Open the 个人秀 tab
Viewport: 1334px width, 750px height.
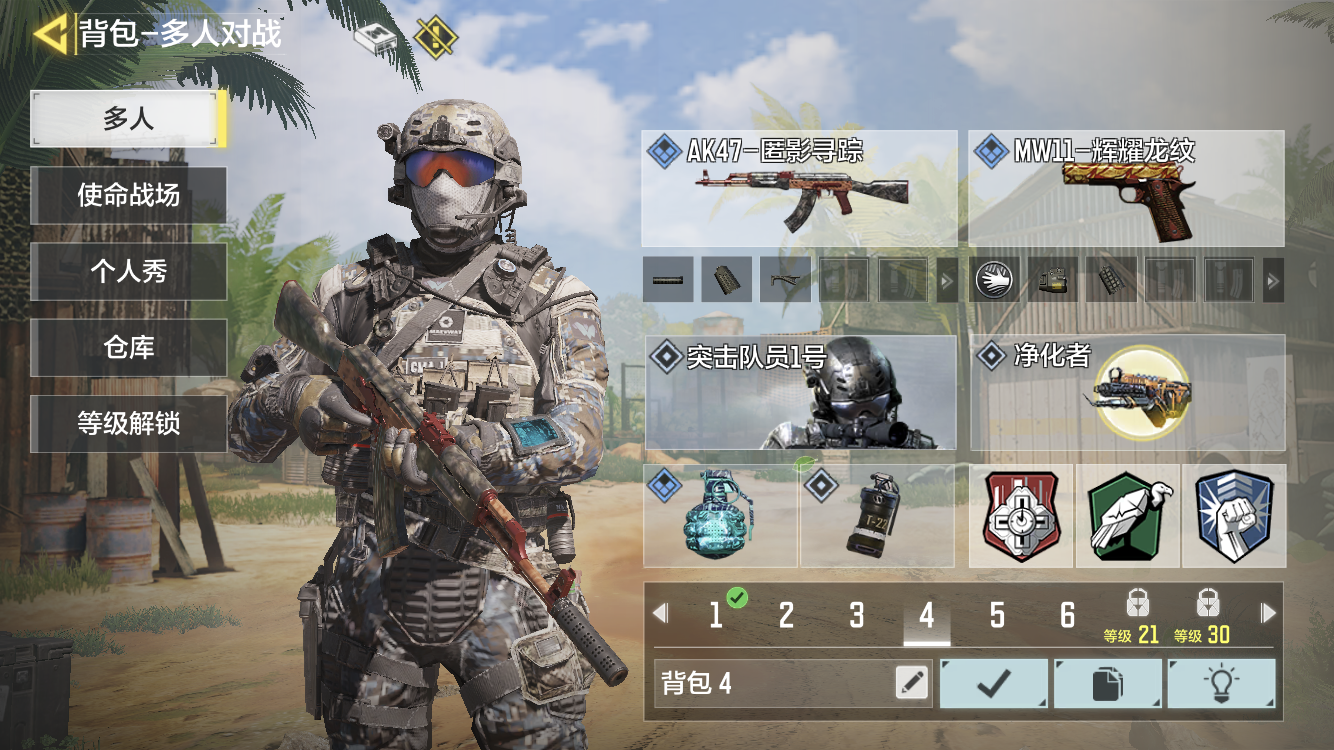128,271
